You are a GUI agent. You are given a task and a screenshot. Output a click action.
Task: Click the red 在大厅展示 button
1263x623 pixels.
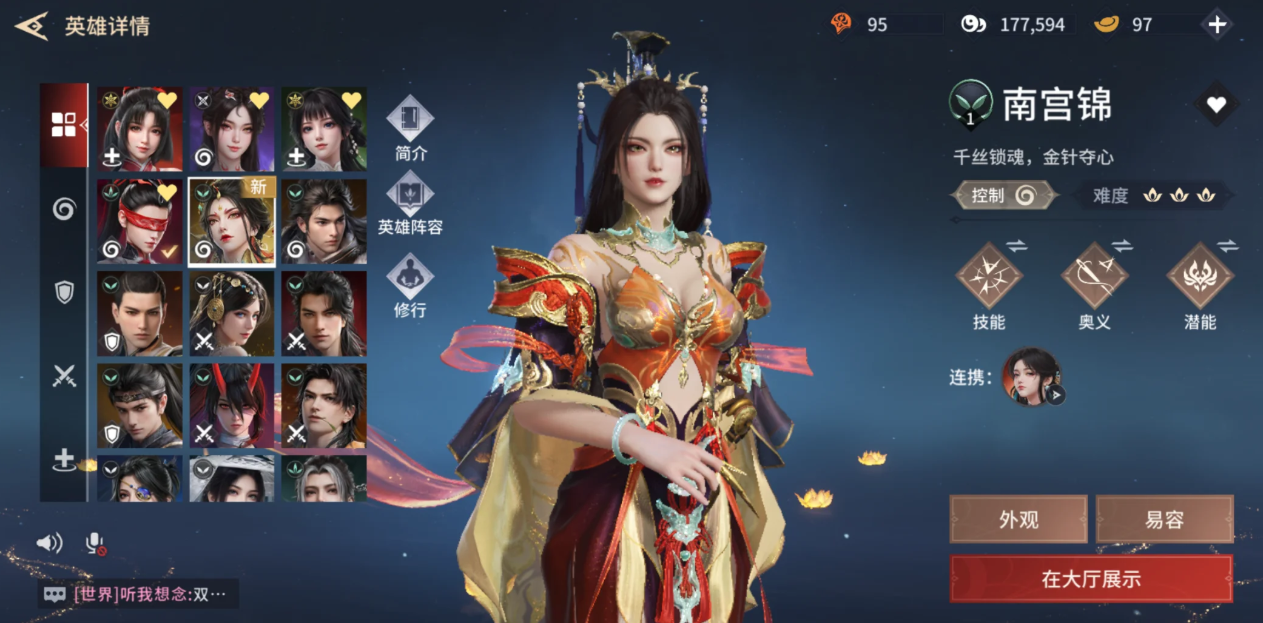tap(1091, 579)
